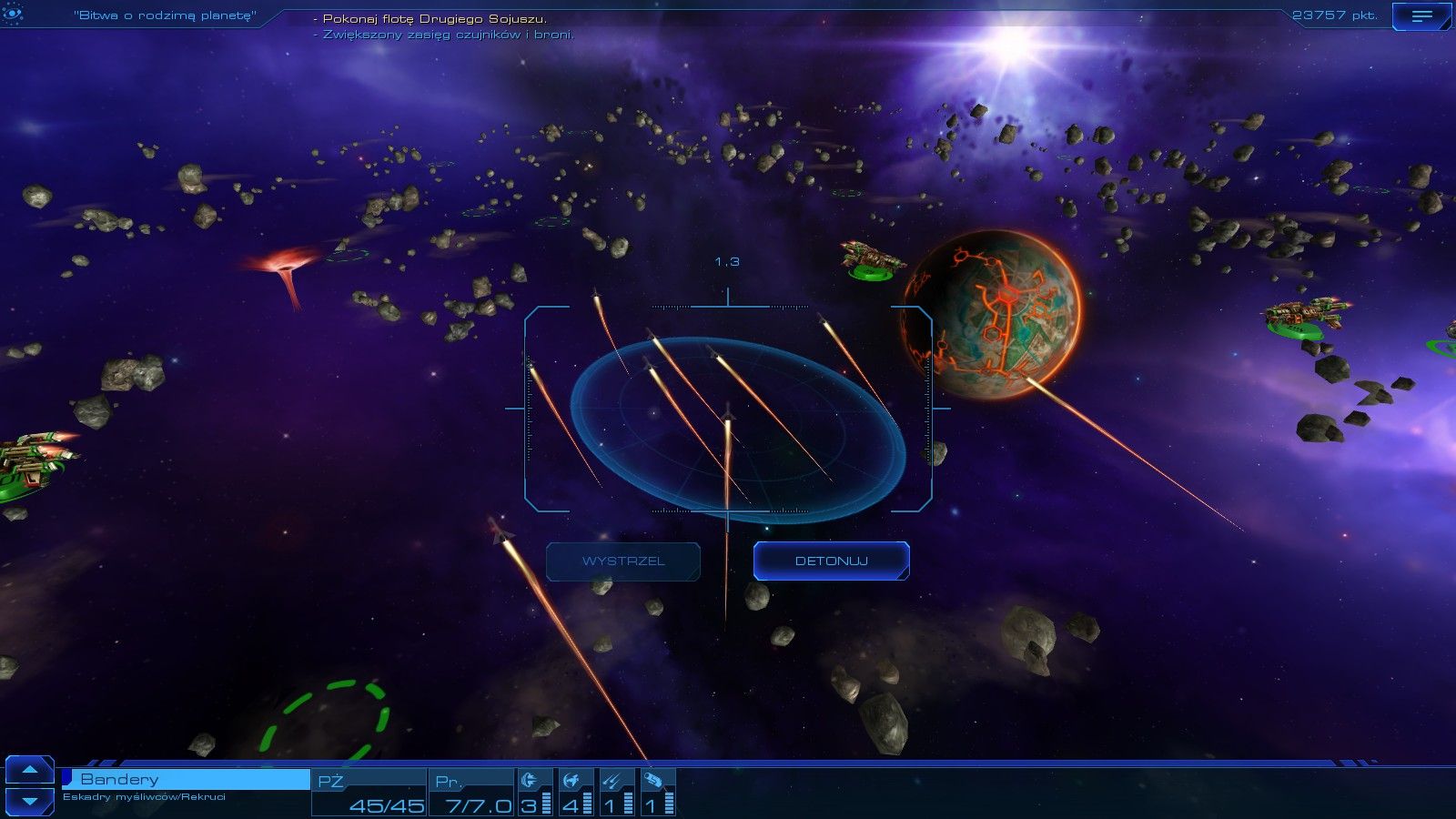Click the up chevron to cycle previous squadron
The height and width of the screenshot is (819, 1456).
click(32, 772)
